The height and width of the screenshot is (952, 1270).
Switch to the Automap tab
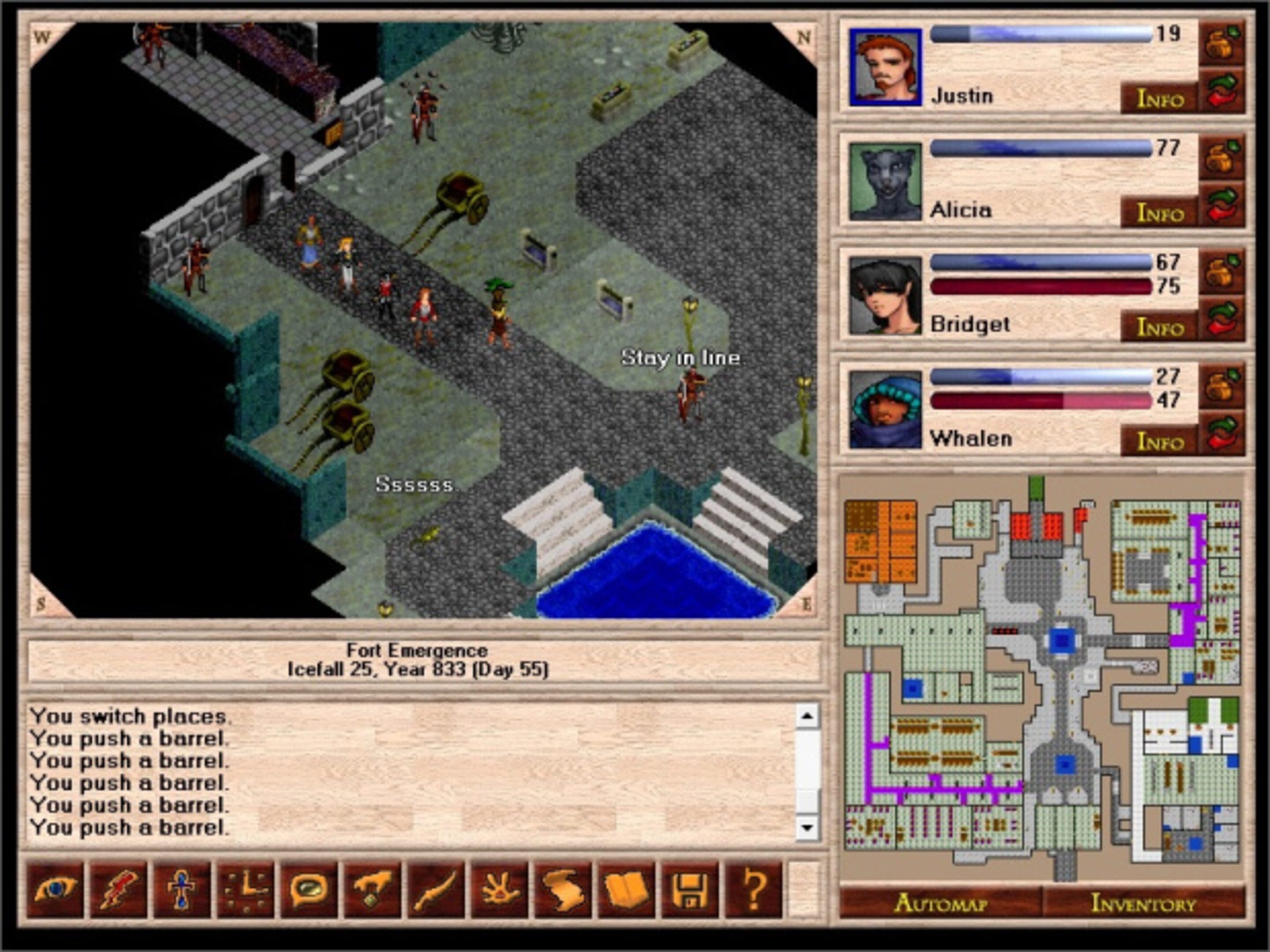pyautogui.click(x=941, y=903)
